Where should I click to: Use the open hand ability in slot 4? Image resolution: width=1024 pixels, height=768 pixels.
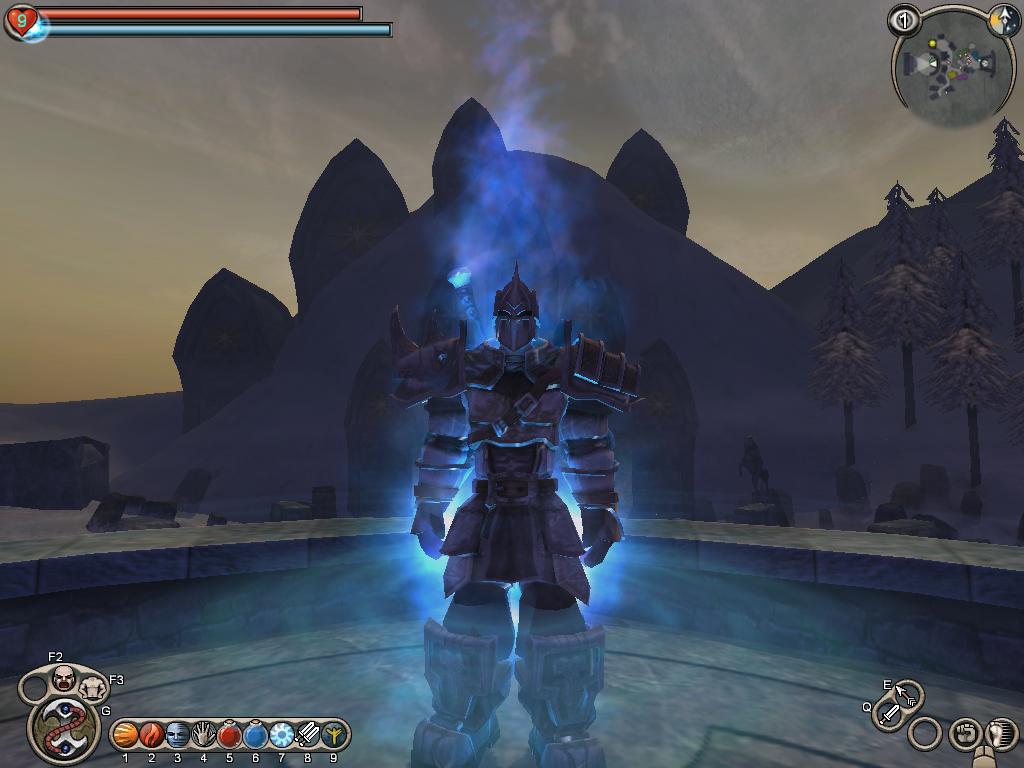pyautogui.click(x=204, y=735)
